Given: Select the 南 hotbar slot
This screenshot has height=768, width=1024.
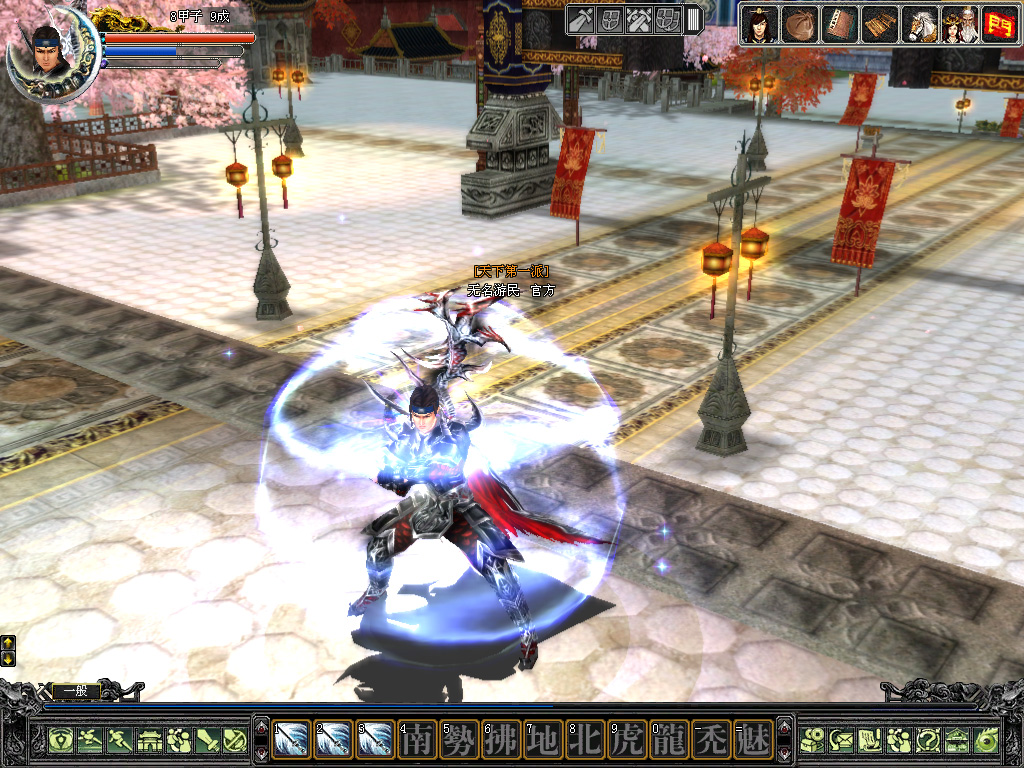Looking at the screenshot, I should tap(418, 739).
